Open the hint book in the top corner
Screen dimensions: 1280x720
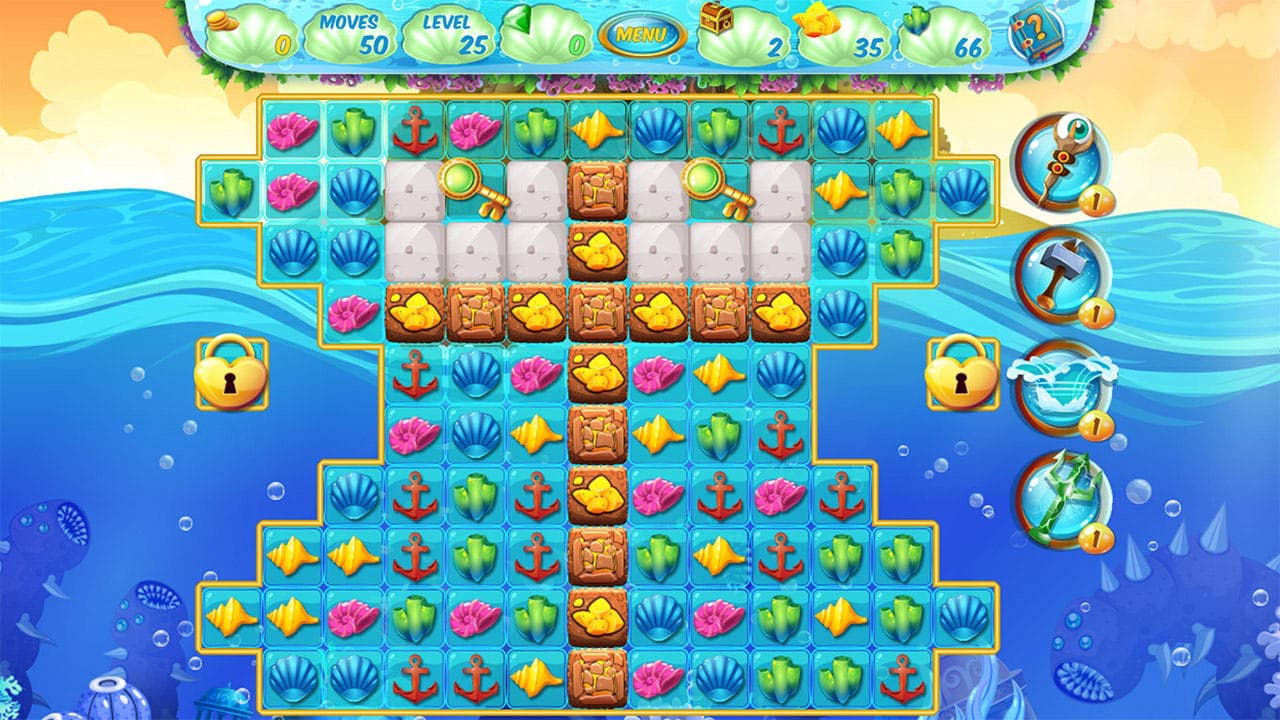pos(1036,33)
